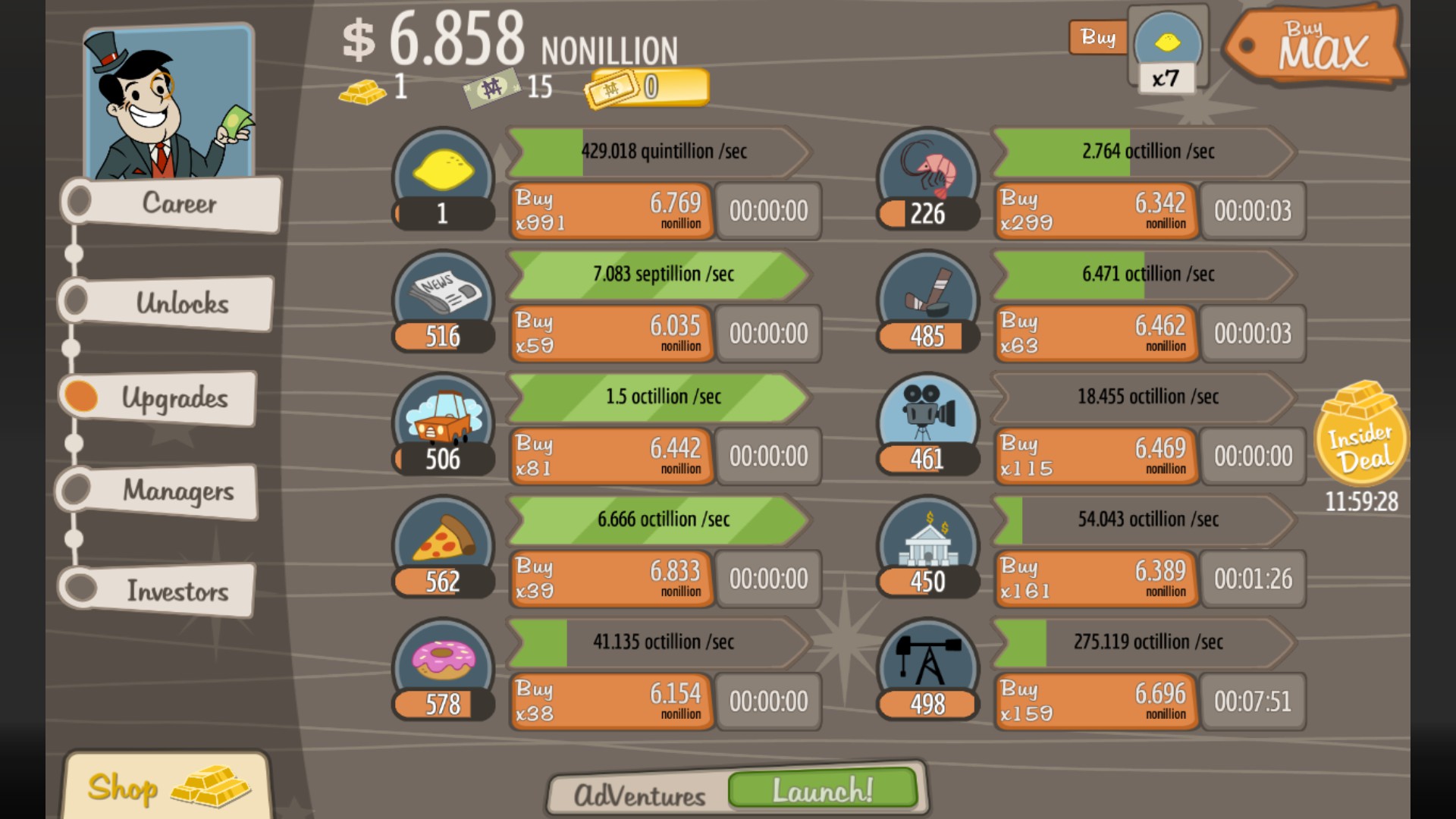
Task: Select the Career progress circle
Action: point(81,199)
